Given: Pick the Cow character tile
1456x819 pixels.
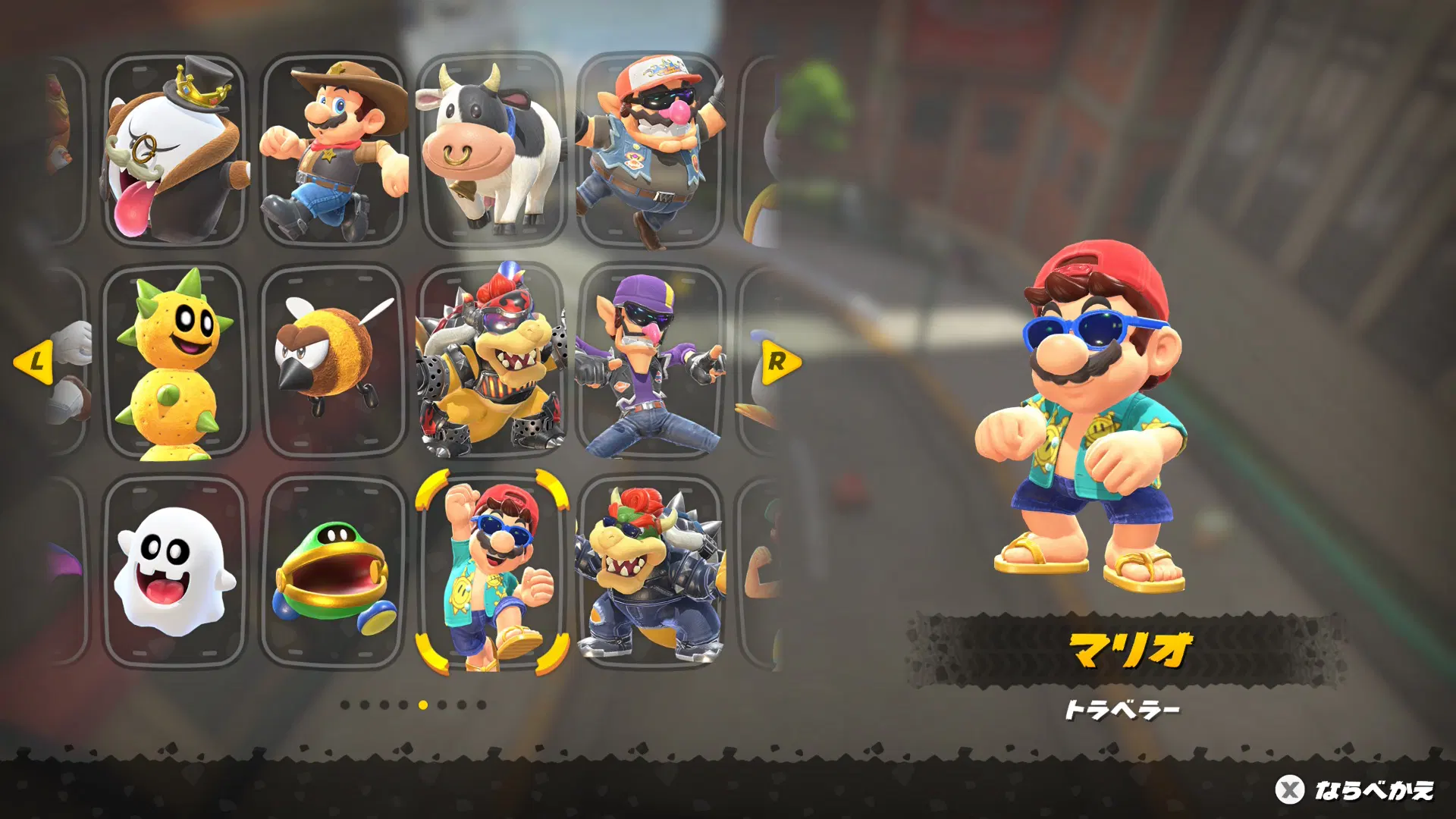Looking at the screenshot, I should 491,150.
